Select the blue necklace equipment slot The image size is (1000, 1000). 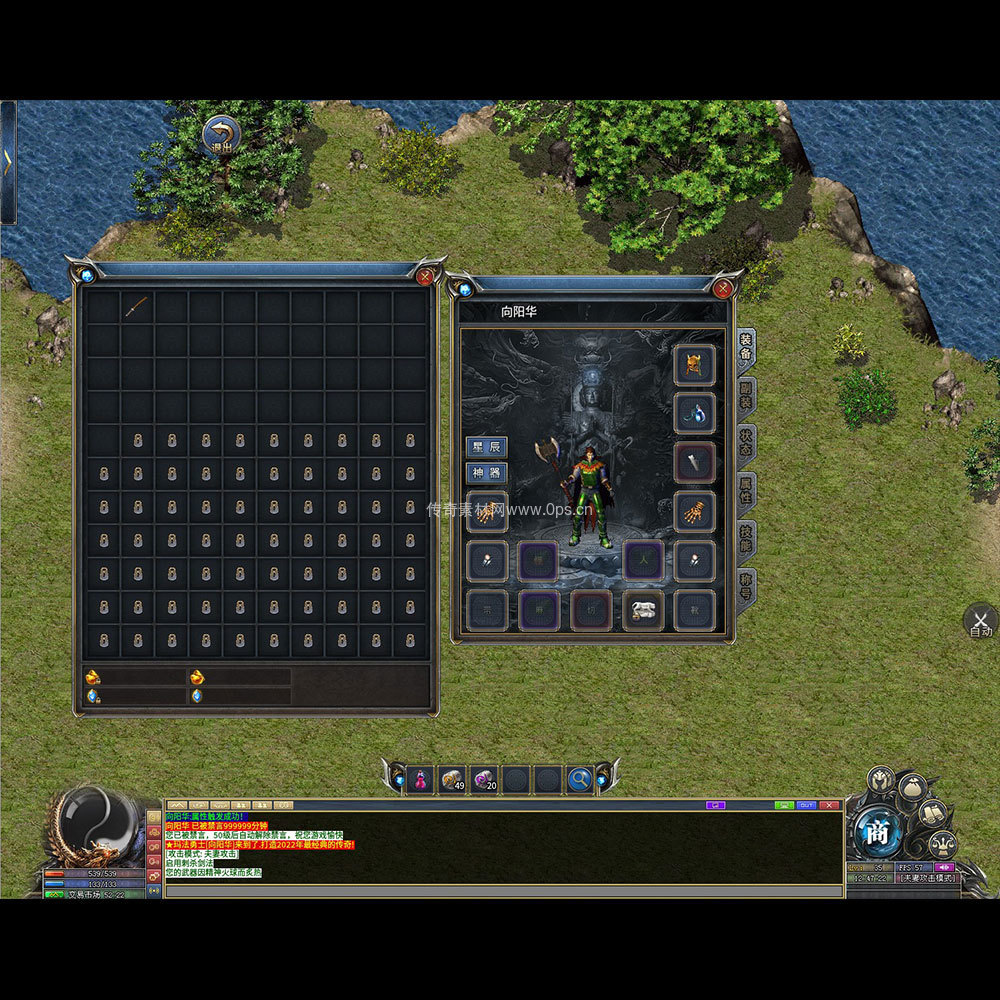pyautogui.click(x=694, y=413)
